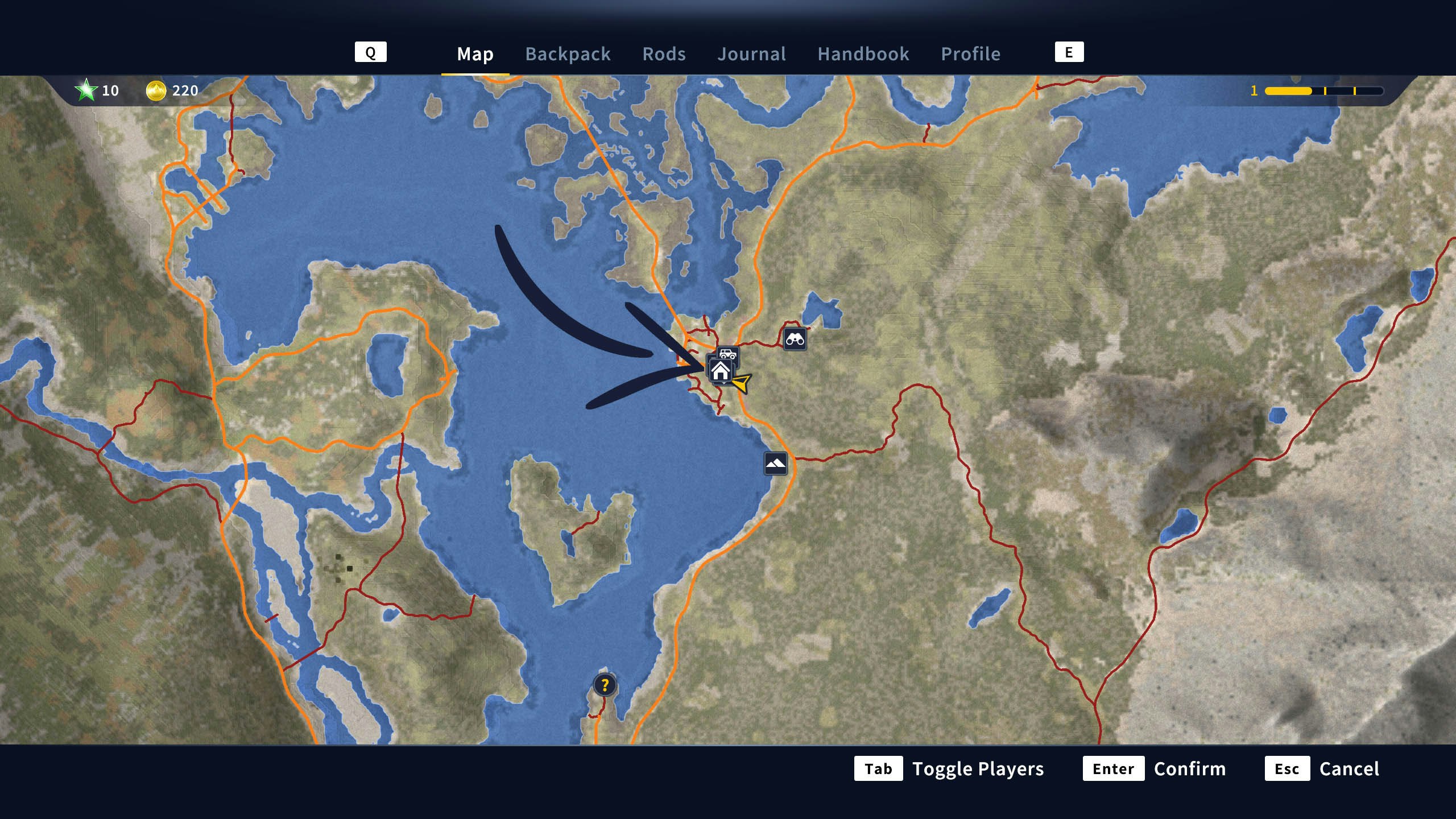Click the green star level icon
The height and width of the screenshot is (819, 1456).
tap(85, 90)
